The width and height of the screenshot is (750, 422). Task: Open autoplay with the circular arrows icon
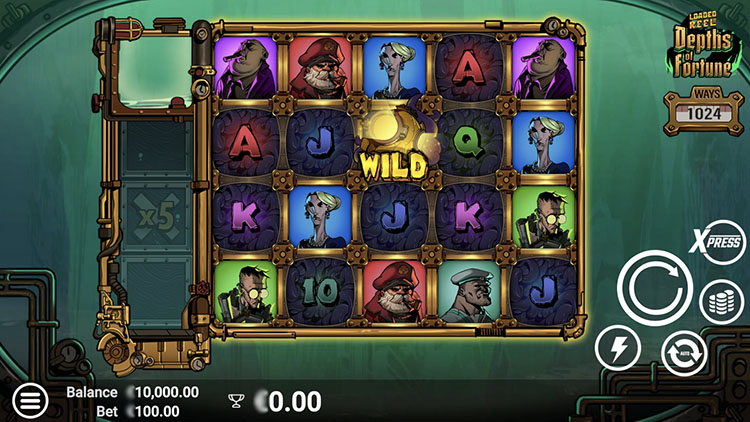(684, 352)
